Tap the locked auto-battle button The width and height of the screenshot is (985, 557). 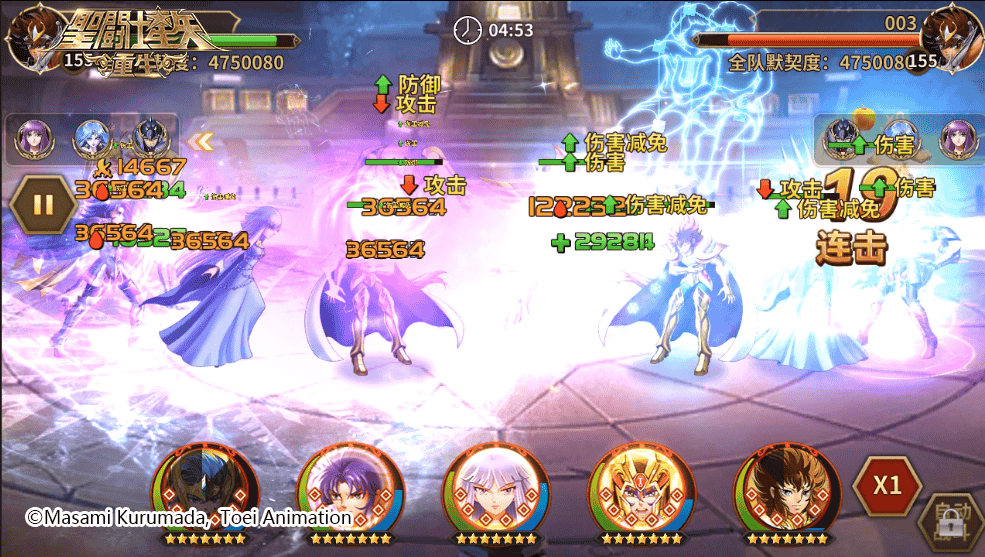tap(950, 522)
